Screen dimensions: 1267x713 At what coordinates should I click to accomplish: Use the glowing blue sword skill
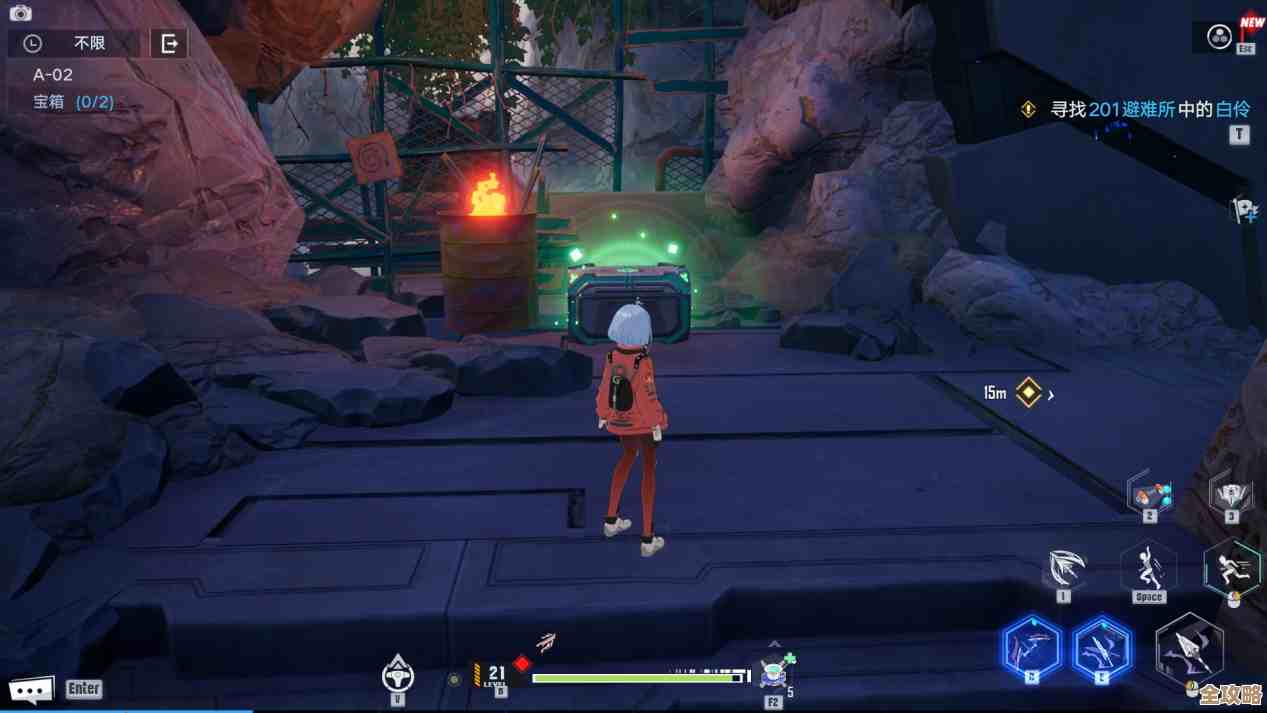click(x=1101, y=649)
